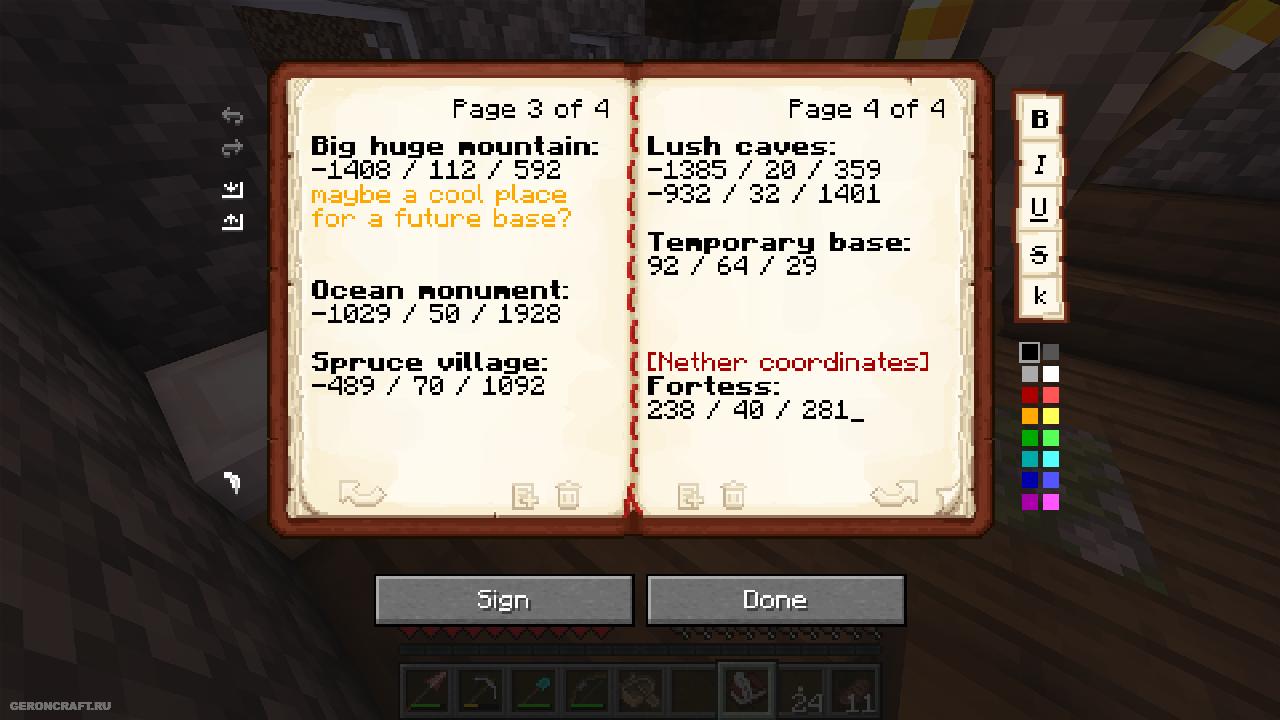The width and height of the screenshot is (1280, 720).
Task: Turn back with the left page arrow
Action: [x=361, y=494]
